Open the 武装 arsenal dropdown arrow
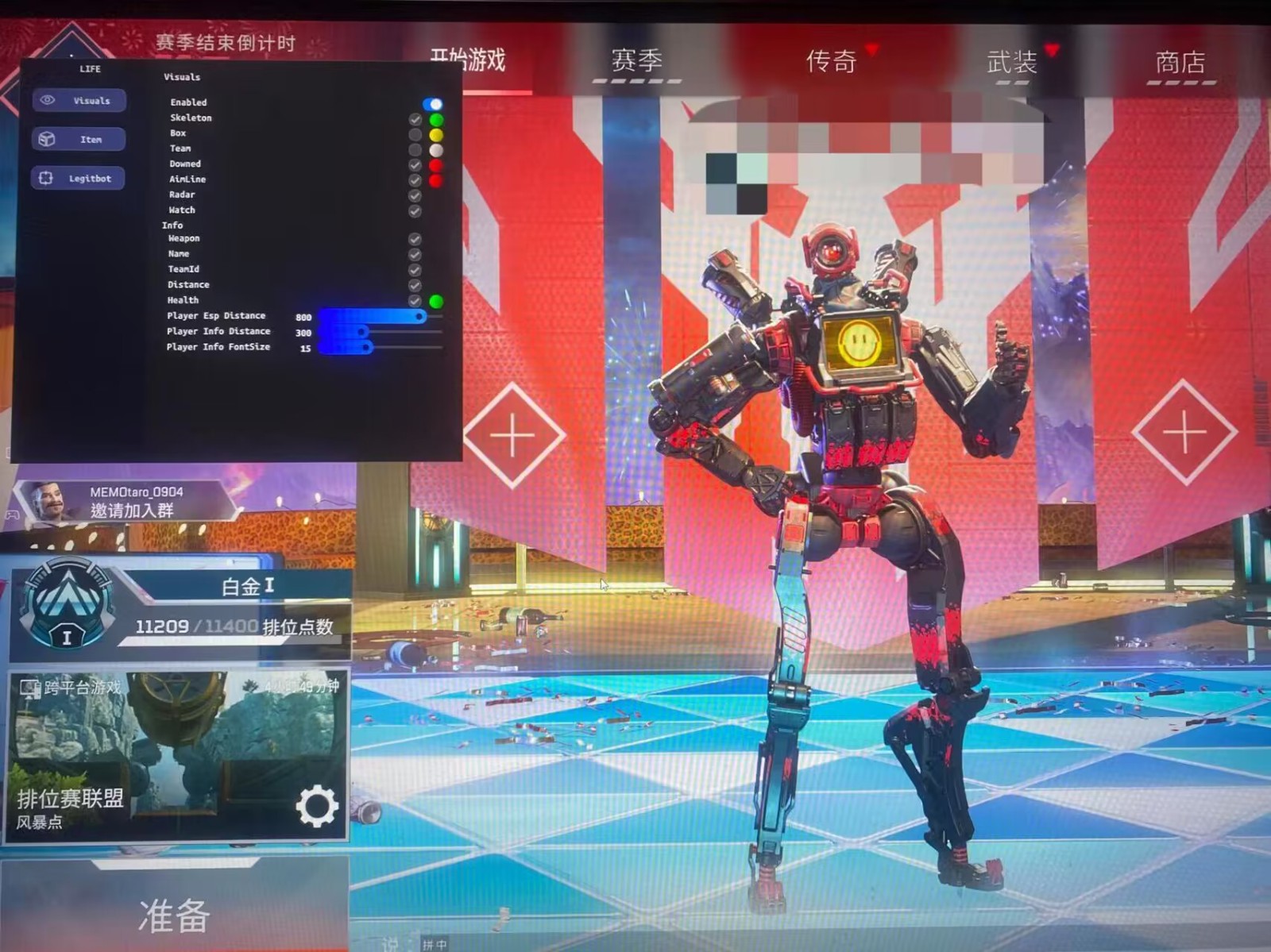The image size is (1271, 952). [x=1051, y=49]
